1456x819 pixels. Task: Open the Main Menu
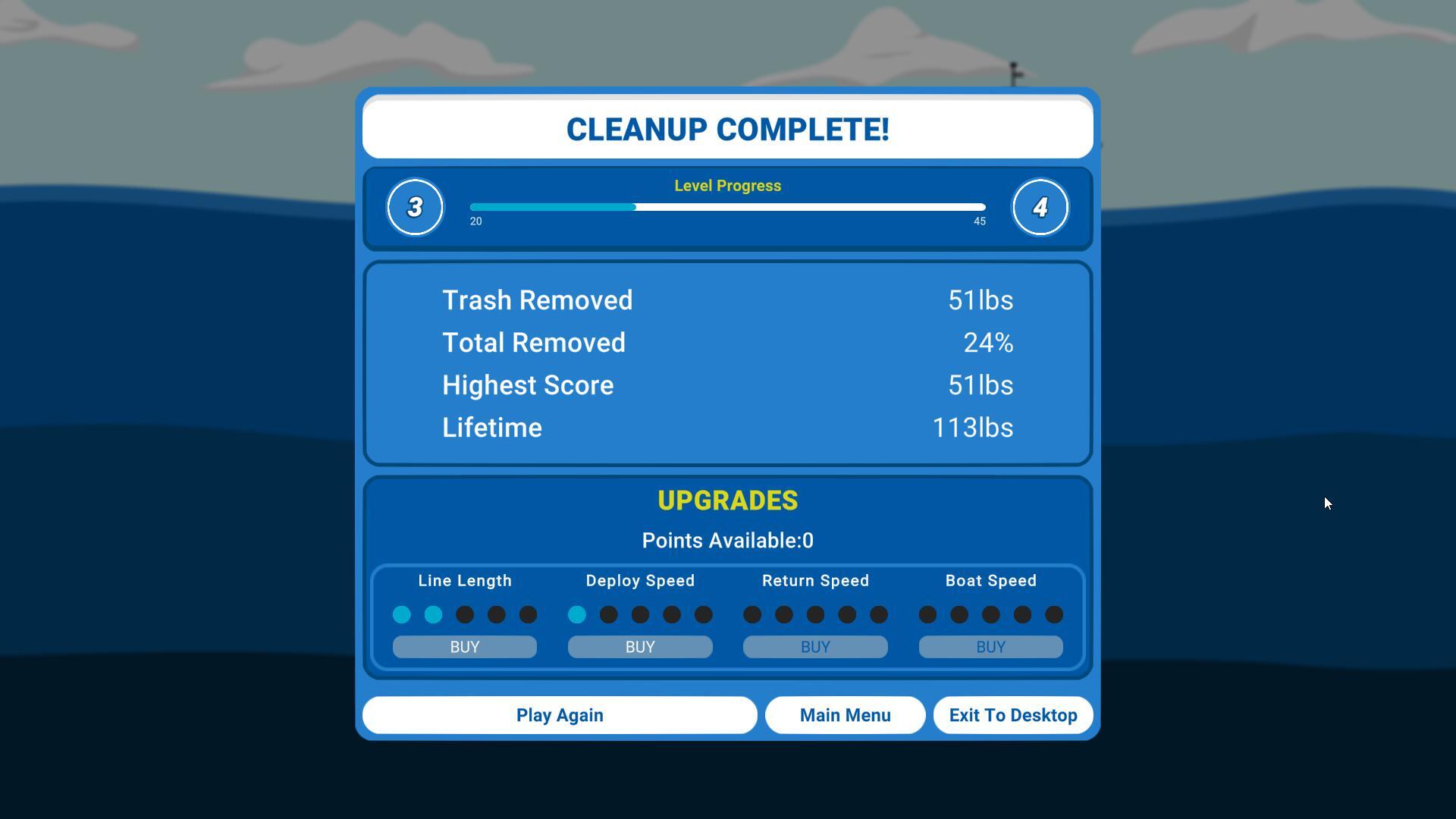pos(845,714)
